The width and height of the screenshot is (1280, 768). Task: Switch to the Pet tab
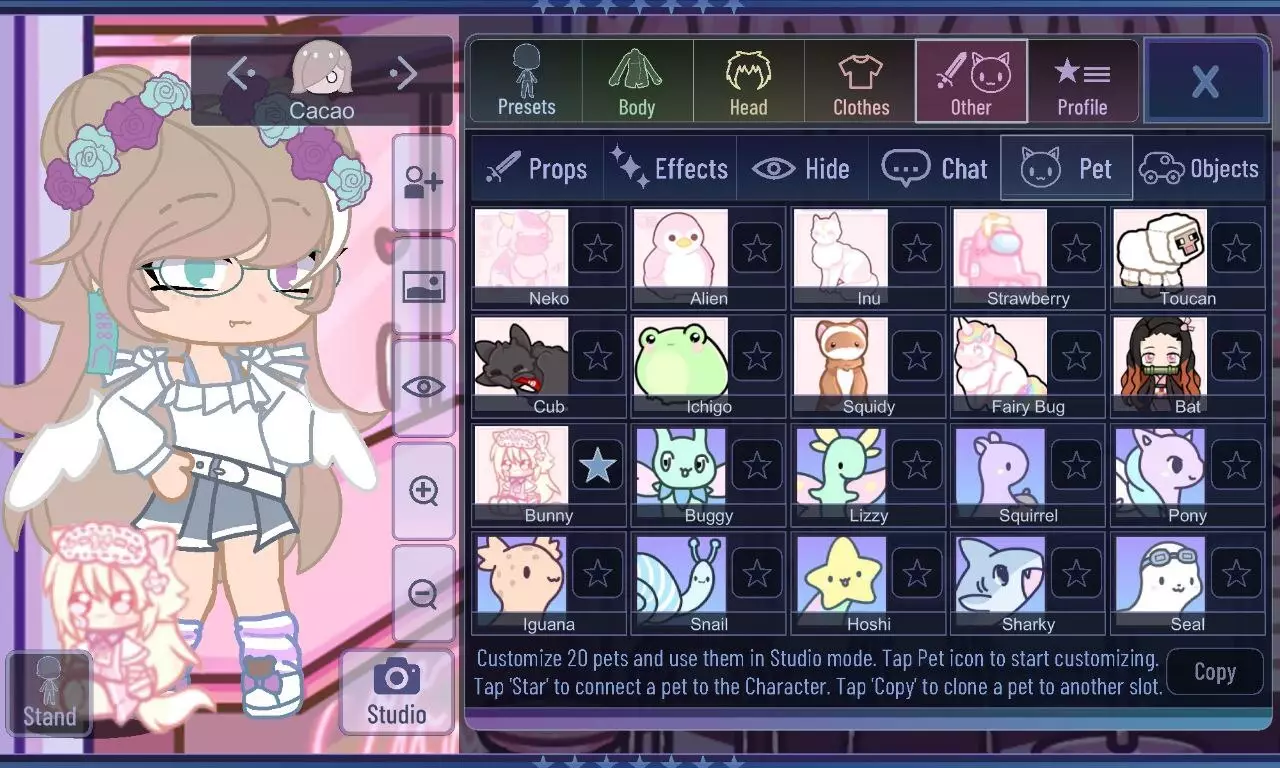point(1066,168)
